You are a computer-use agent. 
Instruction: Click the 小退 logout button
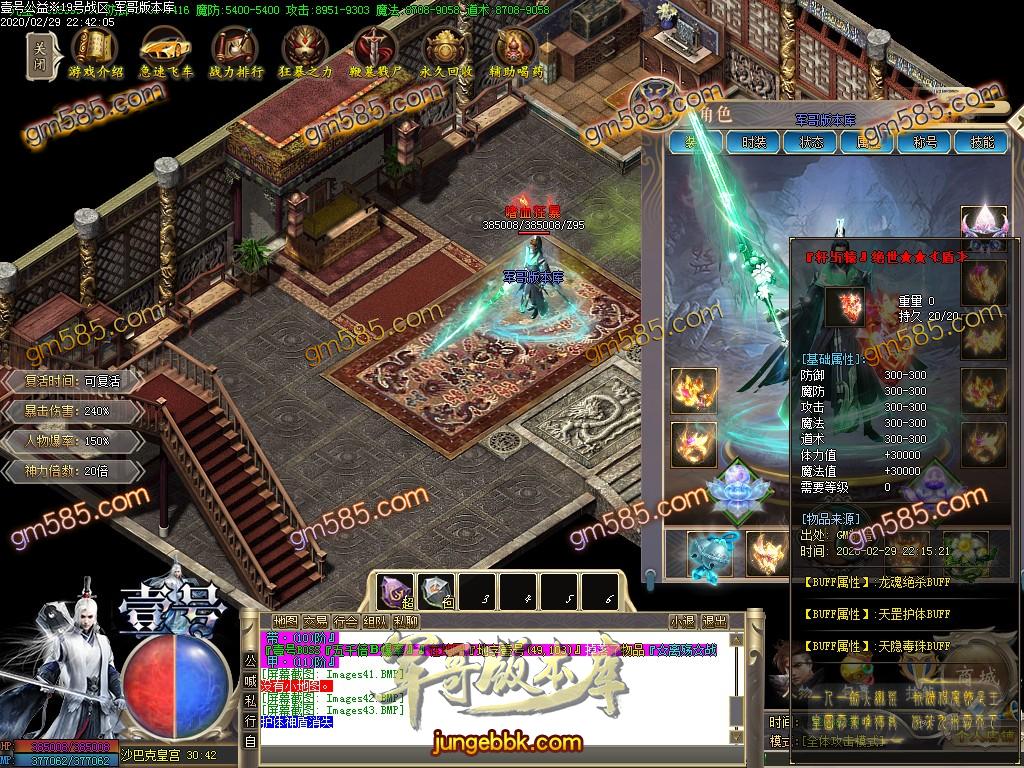click(683, 622)
